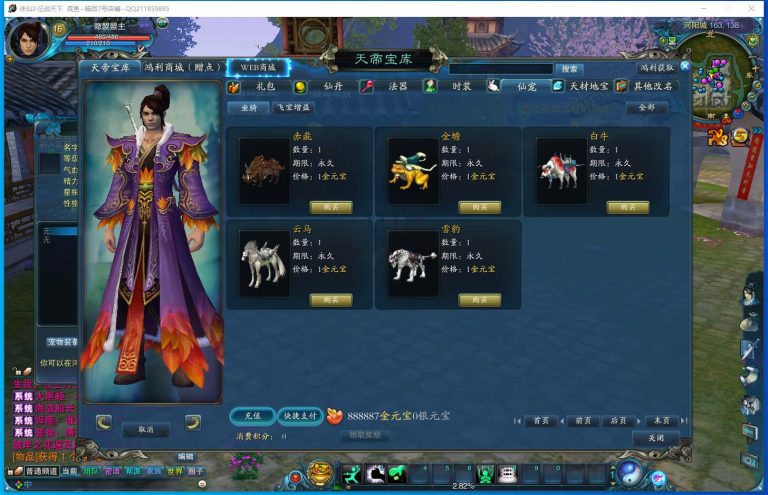
Task: Close the shop with the 关闭 button
Action: (655, 438)
